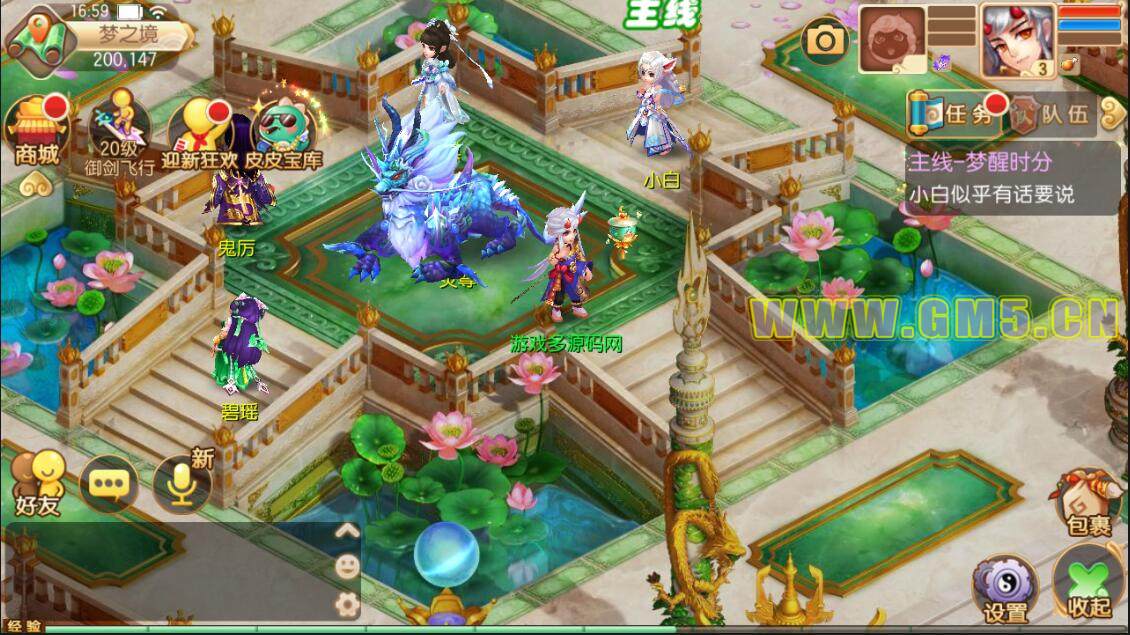This screenshot has height=635, width=1130.
Task: Expand the chat box with the up arrow
Action: click(347, 531)
